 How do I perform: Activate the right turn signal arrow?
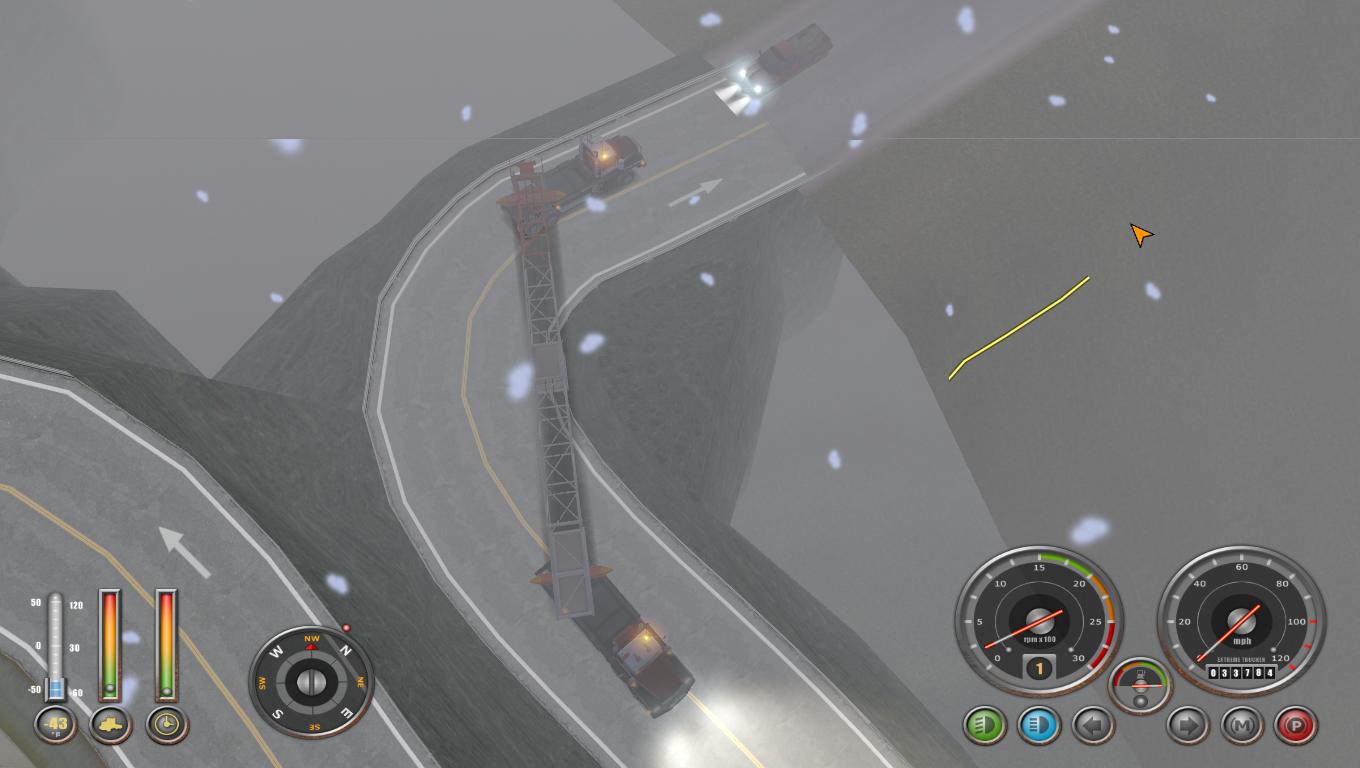pyautogui.click(x=1189, y=724)
